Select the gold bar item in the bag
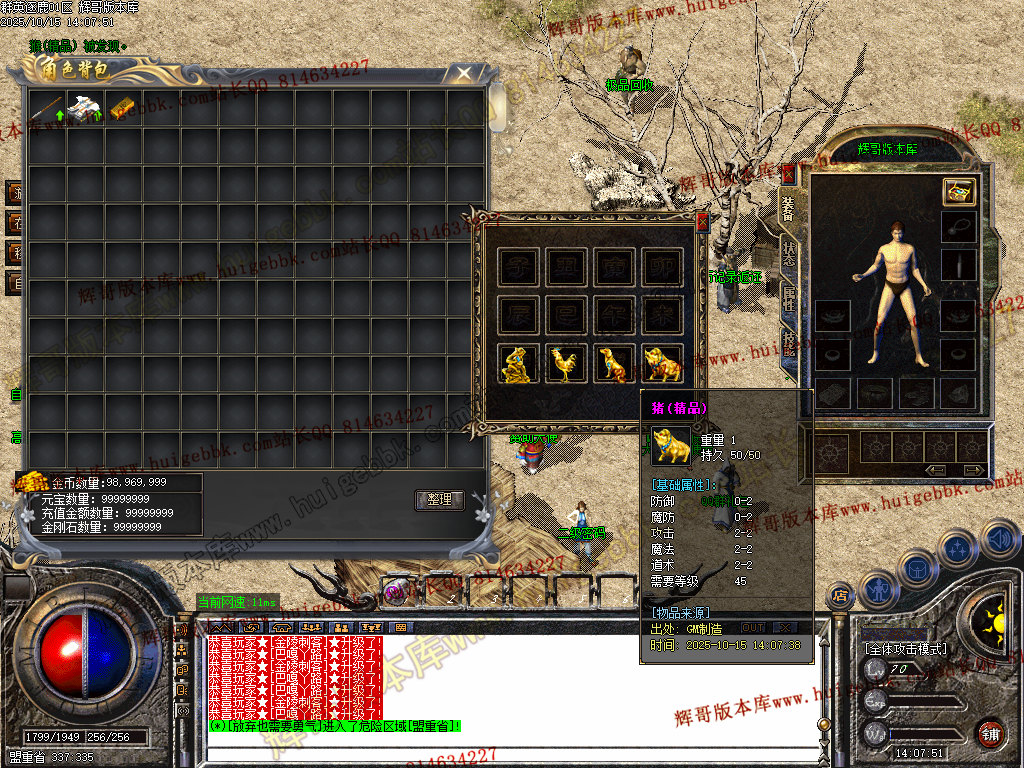The height and width of the screenshot is (768, 1024). 122,108
